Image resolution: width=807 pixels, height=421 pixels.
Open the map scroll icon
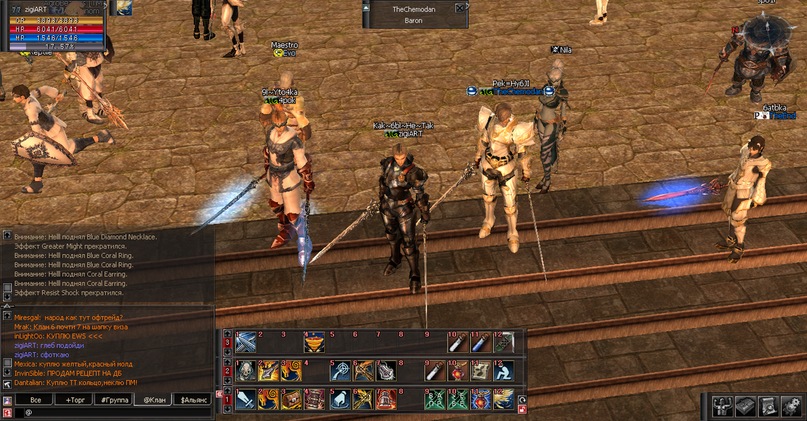pyautogui.click(x=768, y=405)
